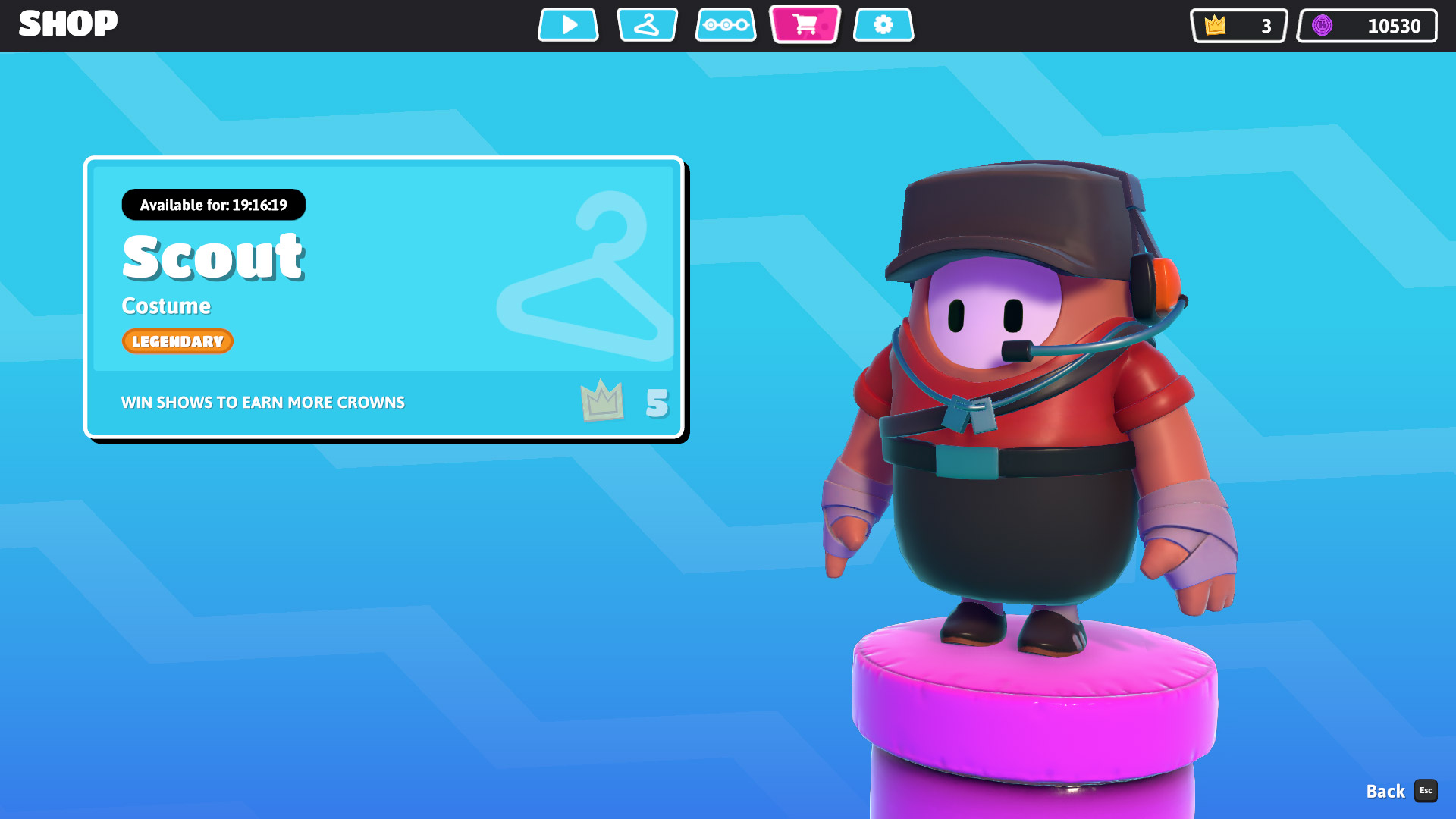Select the progression path icon with linked circles
1456x819 pixels.
click(x=726, y=24)
